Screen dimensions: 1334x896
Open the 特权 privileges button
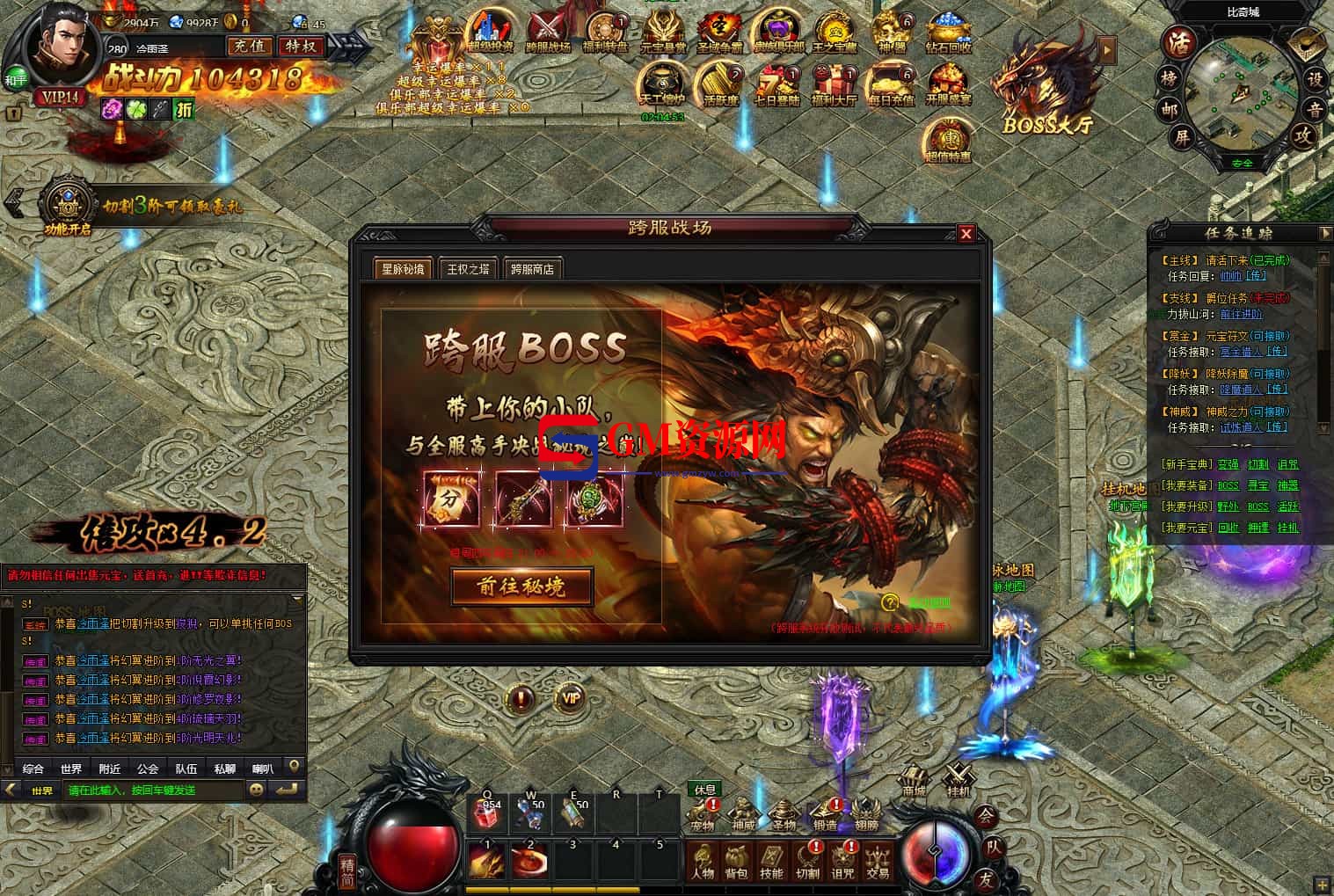(302, 46)
